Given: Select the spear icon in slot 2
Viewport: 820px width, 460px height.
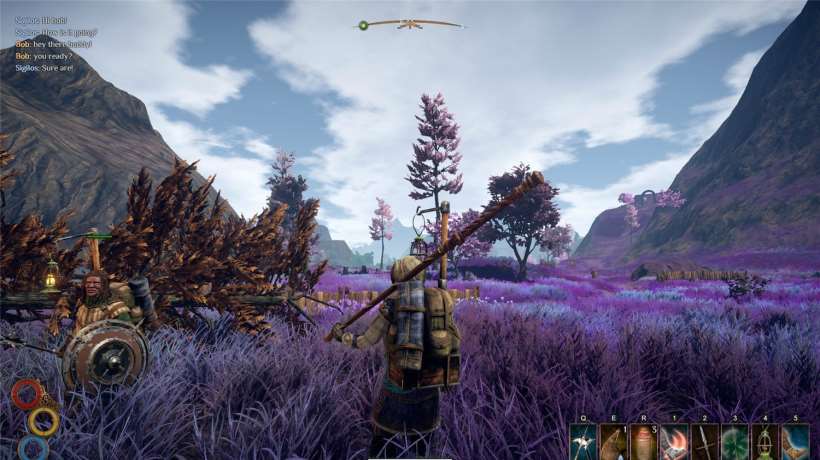Looking at the screenshot, I should (x=704, y=442).
